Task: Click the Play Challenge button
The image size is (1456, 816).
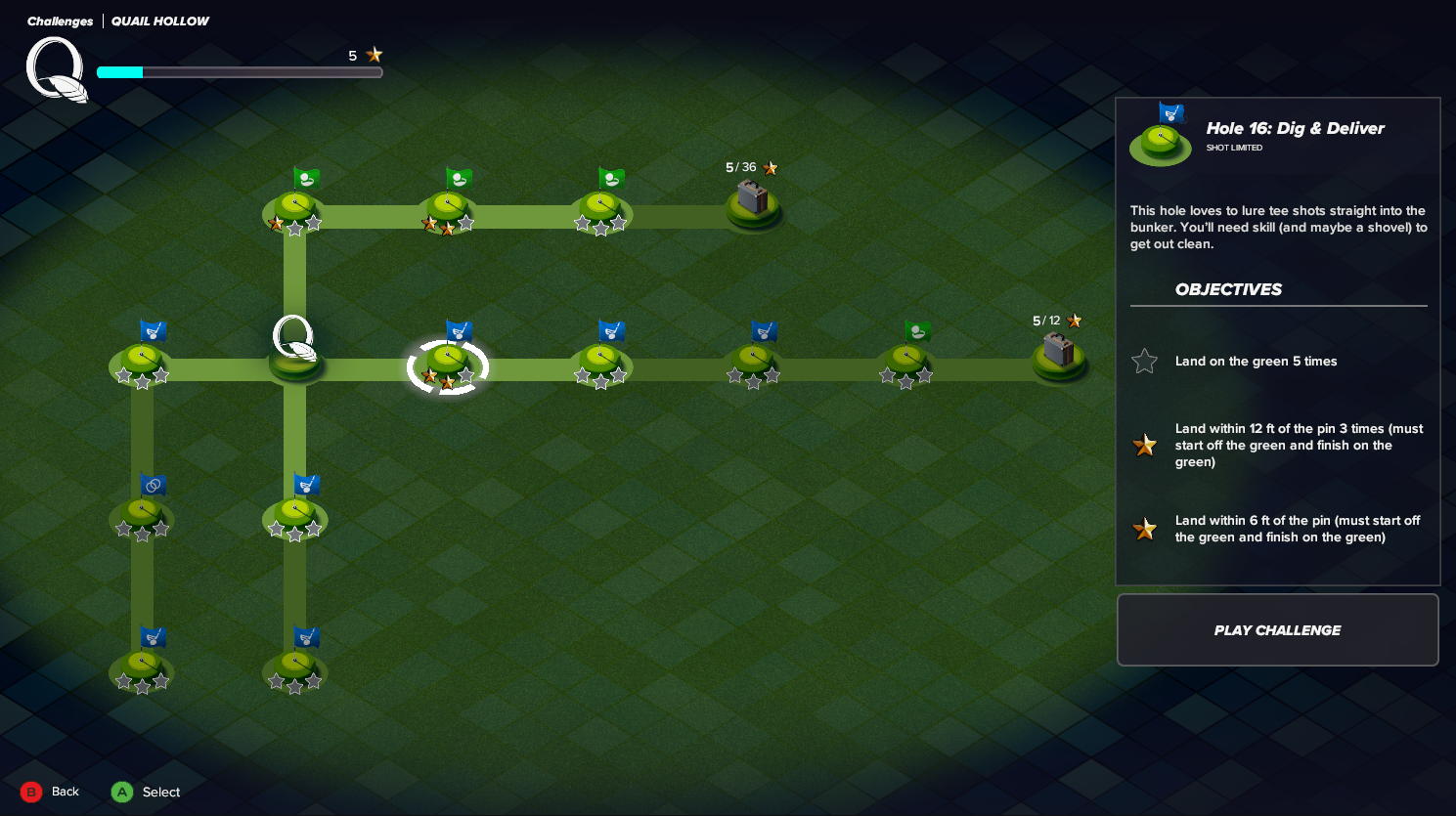Action: click(x=1277, y=630)
